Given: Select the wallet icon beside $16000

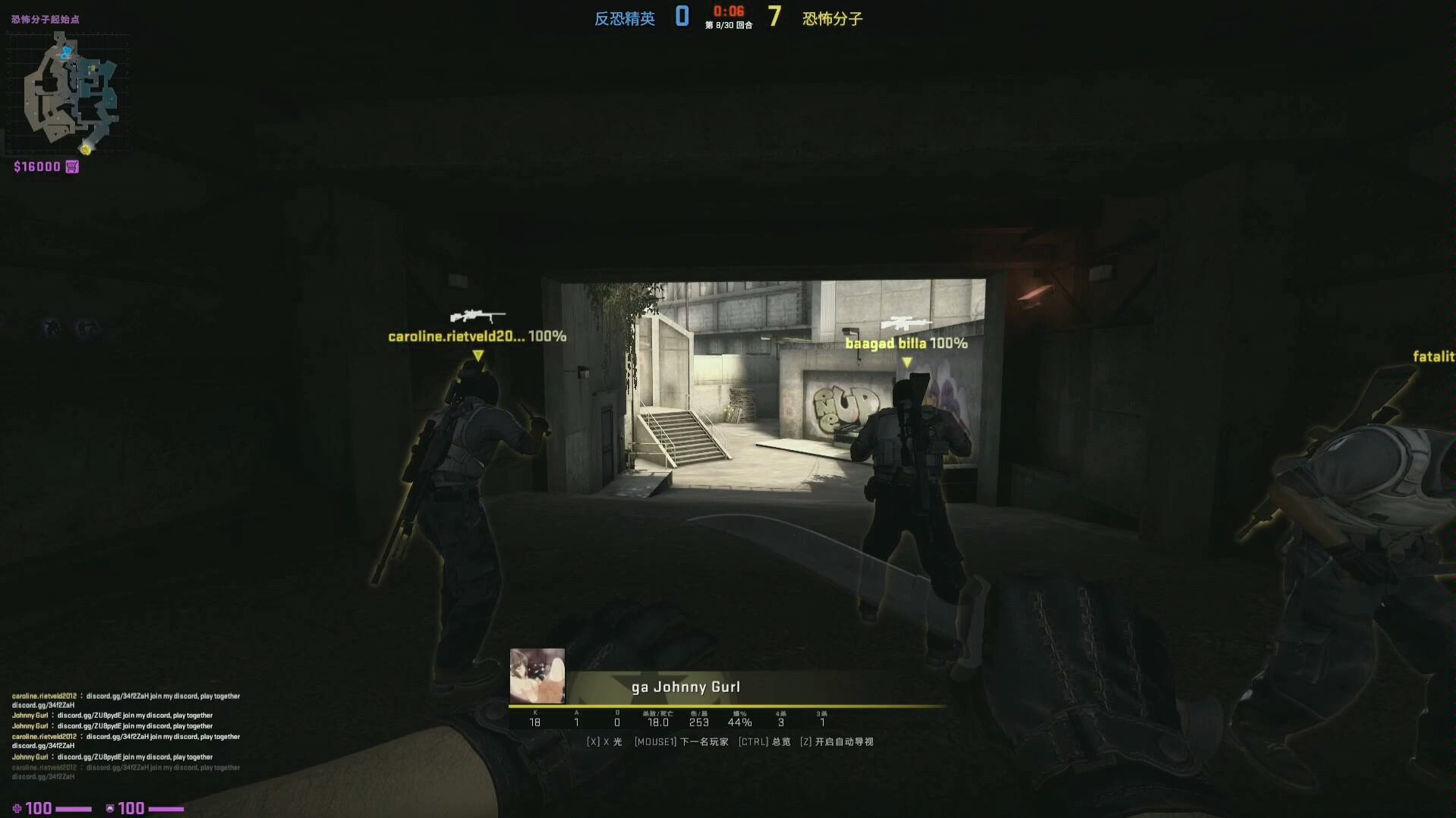Looking at the screenshot, I should coord(71,166).
